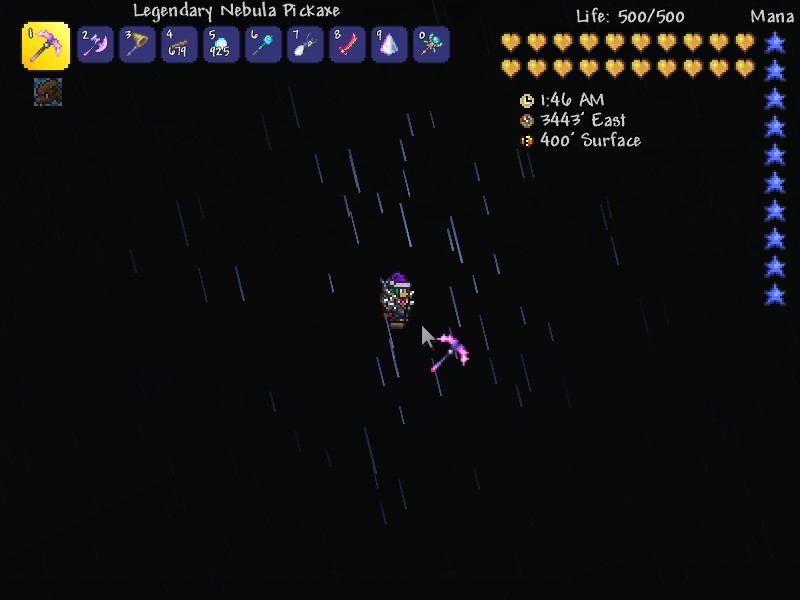Select the white crystal prism in slot 9

coord(389,45)
